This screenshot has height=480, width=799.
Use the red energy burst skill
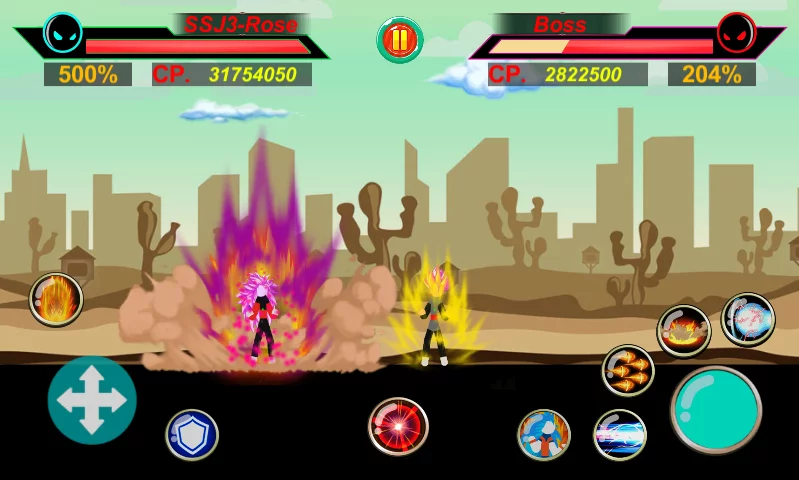tap(398, 426)
